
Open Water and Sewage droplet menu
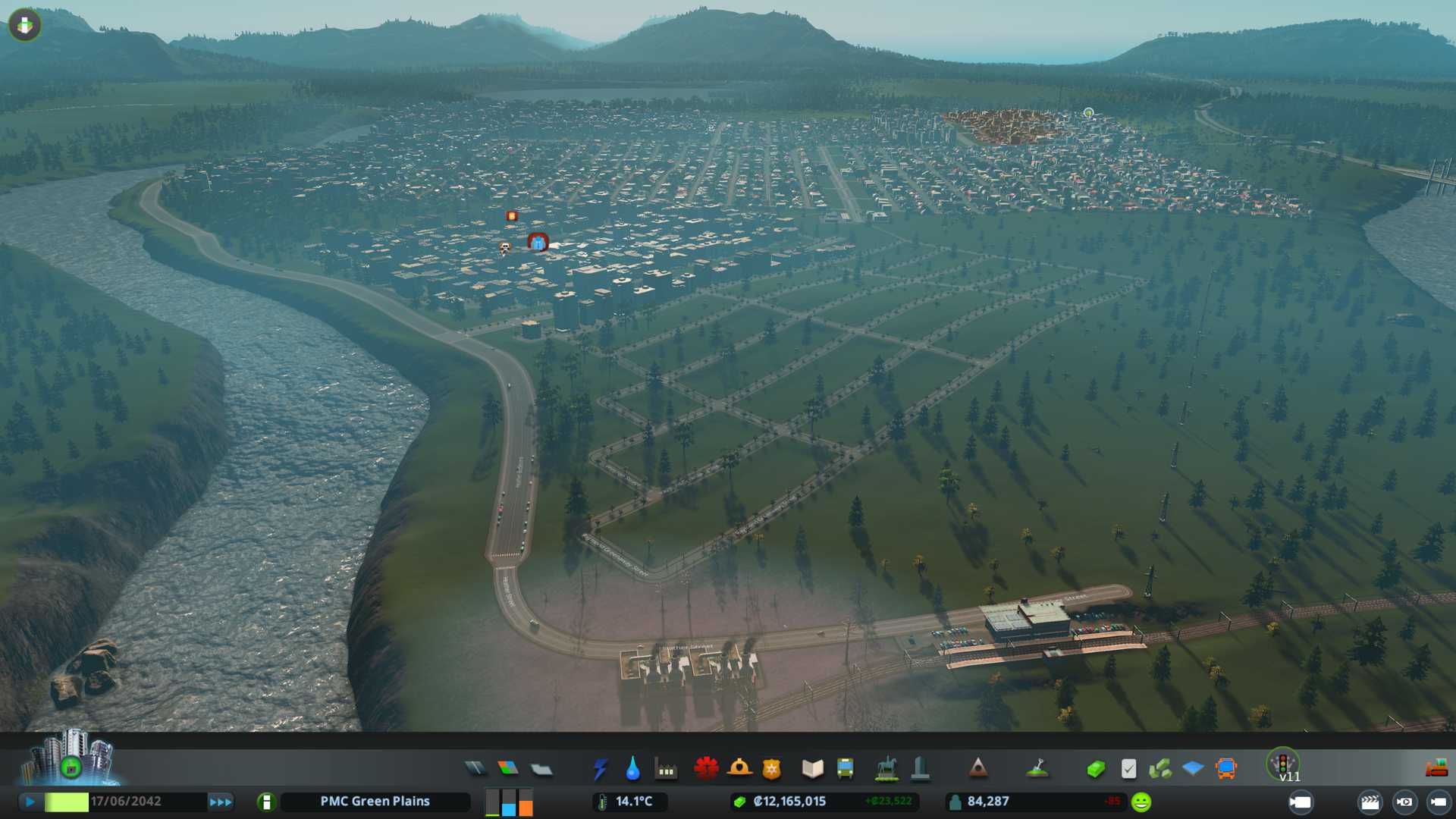point(632,769)
